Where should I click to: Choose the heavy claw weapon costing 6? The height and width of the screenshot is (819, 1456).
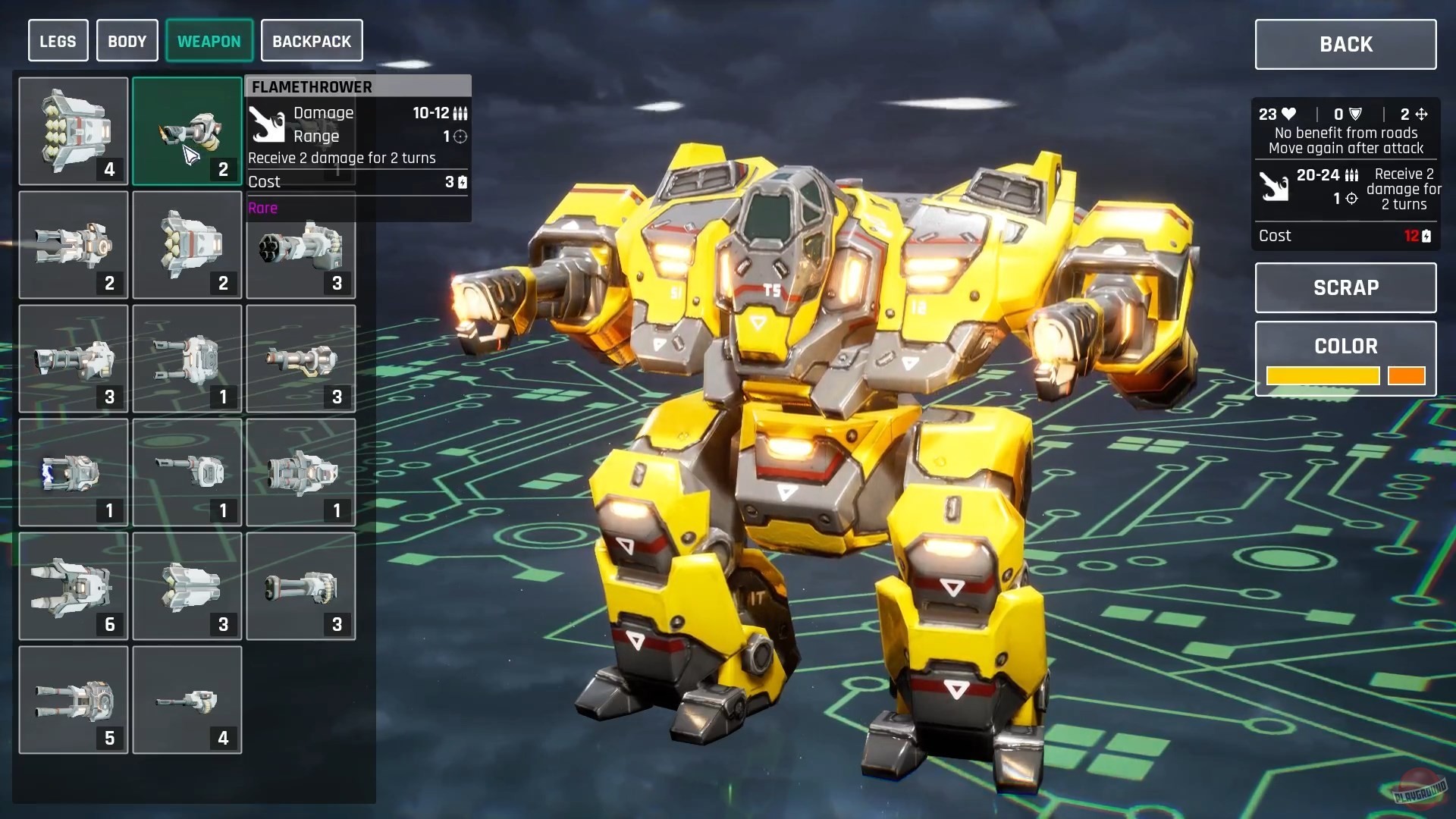73,586
